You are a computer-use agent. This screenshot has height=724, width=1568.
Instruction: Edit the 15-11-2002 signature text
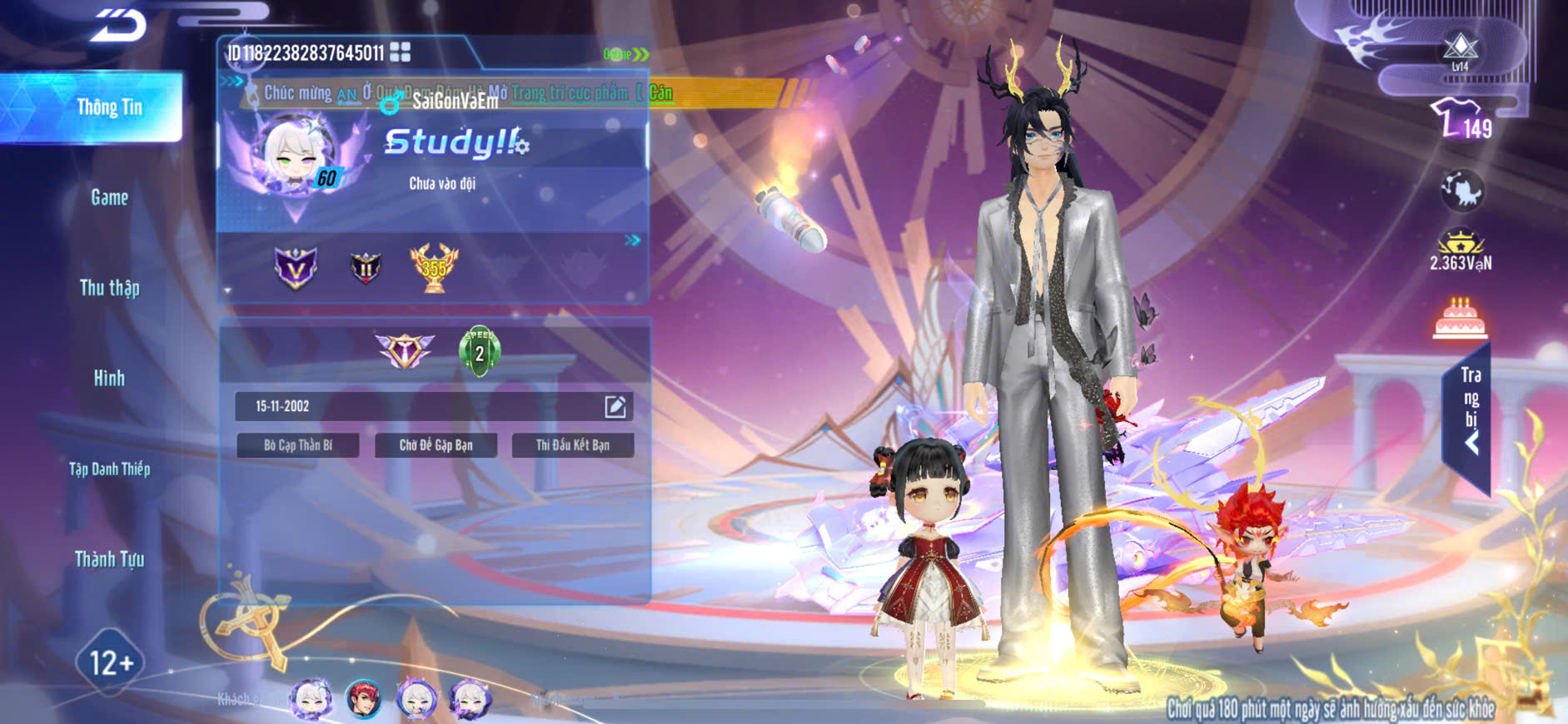pyautogui.click(x=615, y=406)
